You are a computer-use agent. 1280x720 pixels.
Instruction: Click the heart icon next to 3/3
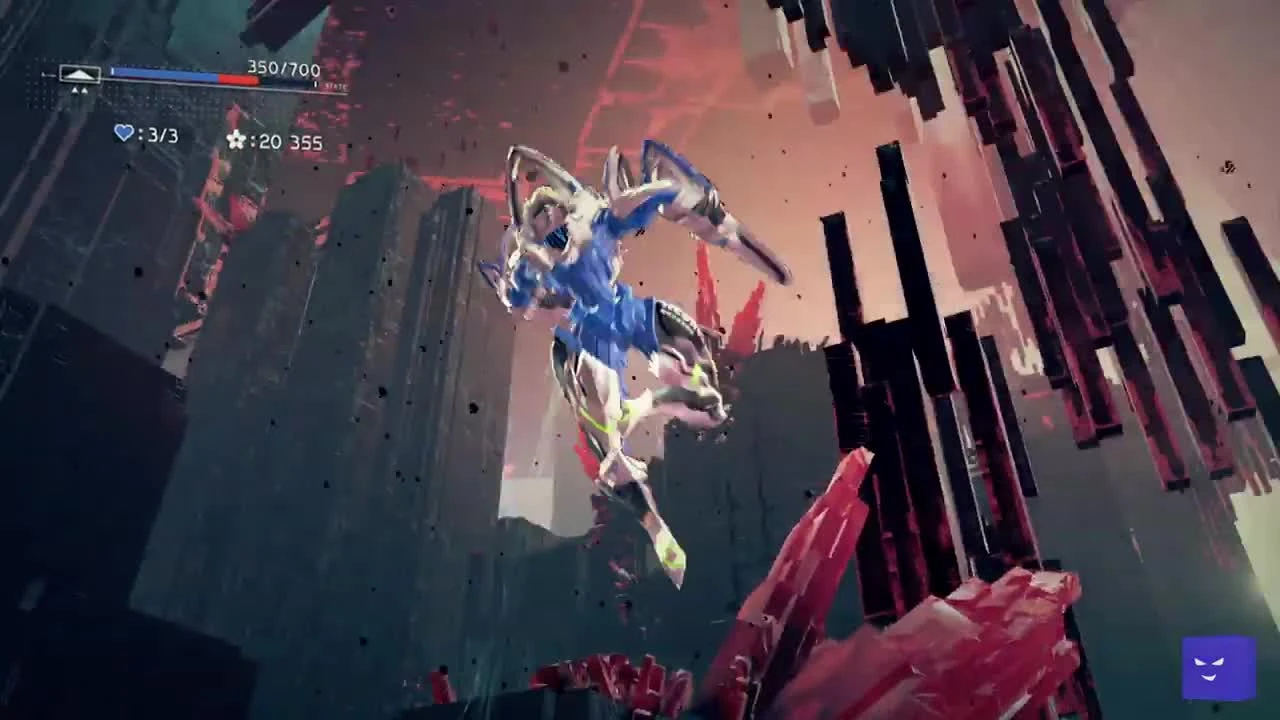coord(124,133)
